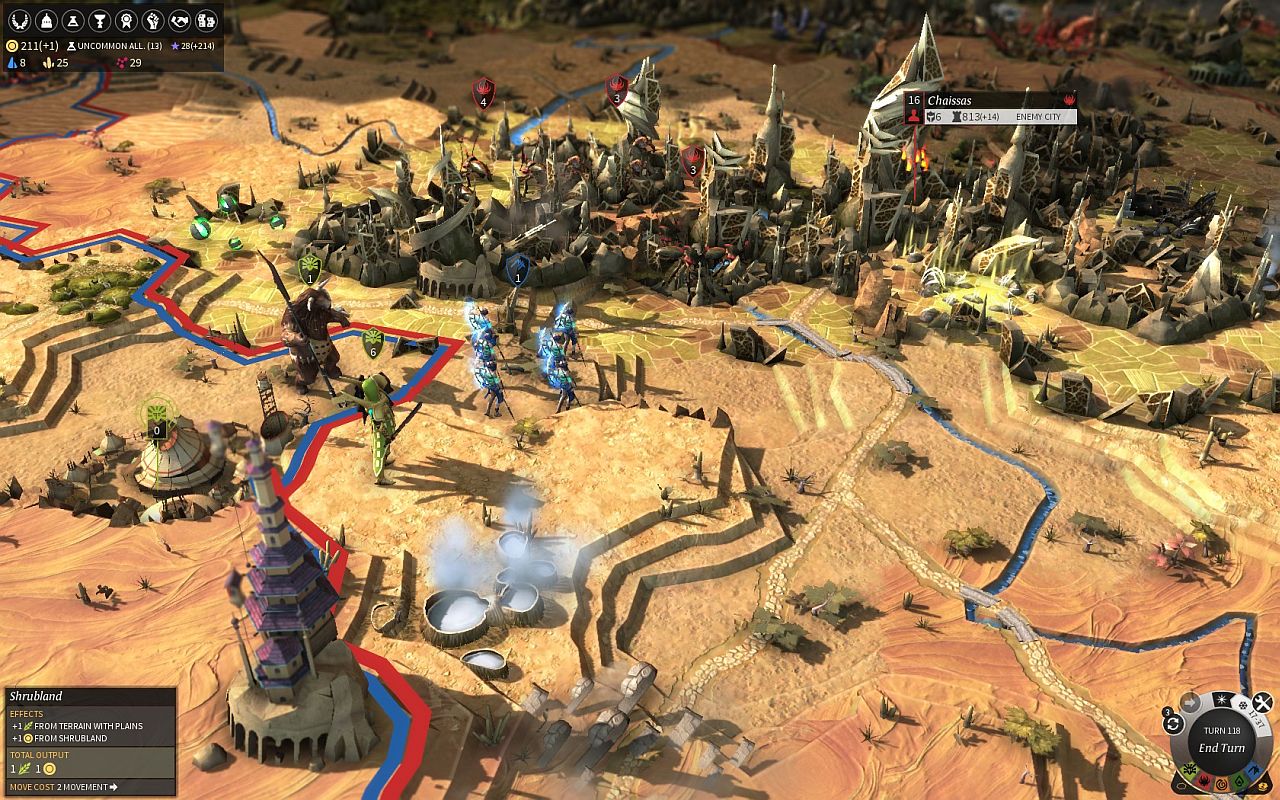Click the grey next-unit arrow button

[1190, 701]
